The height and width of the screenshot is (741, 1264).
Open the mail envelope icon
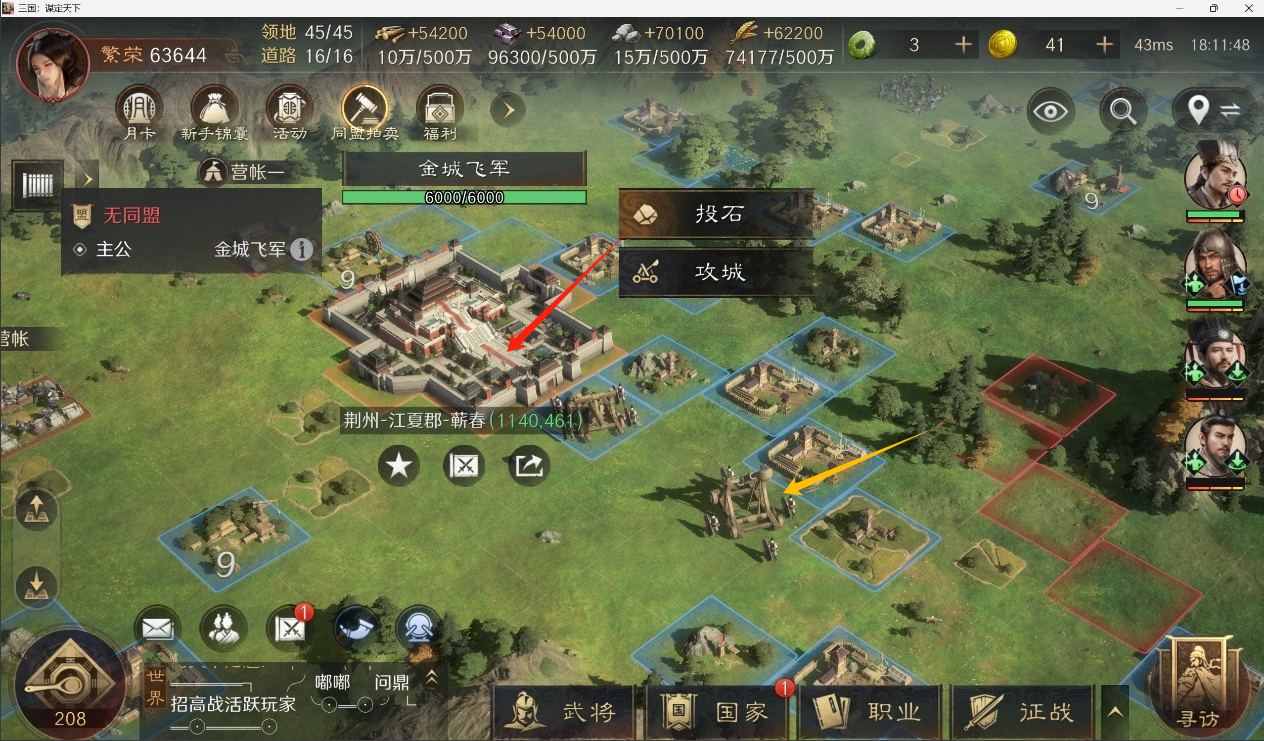click(157, 628)
